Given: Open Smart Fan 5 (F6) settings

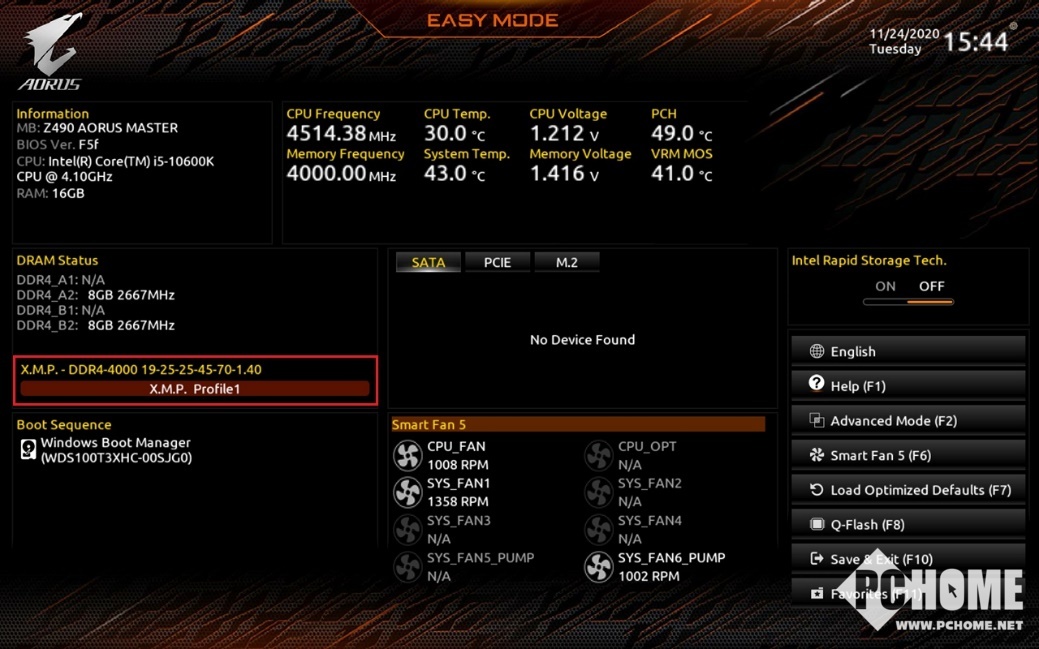Looking at the screenshot, I should pyautogui.click(x=908, y=455).
